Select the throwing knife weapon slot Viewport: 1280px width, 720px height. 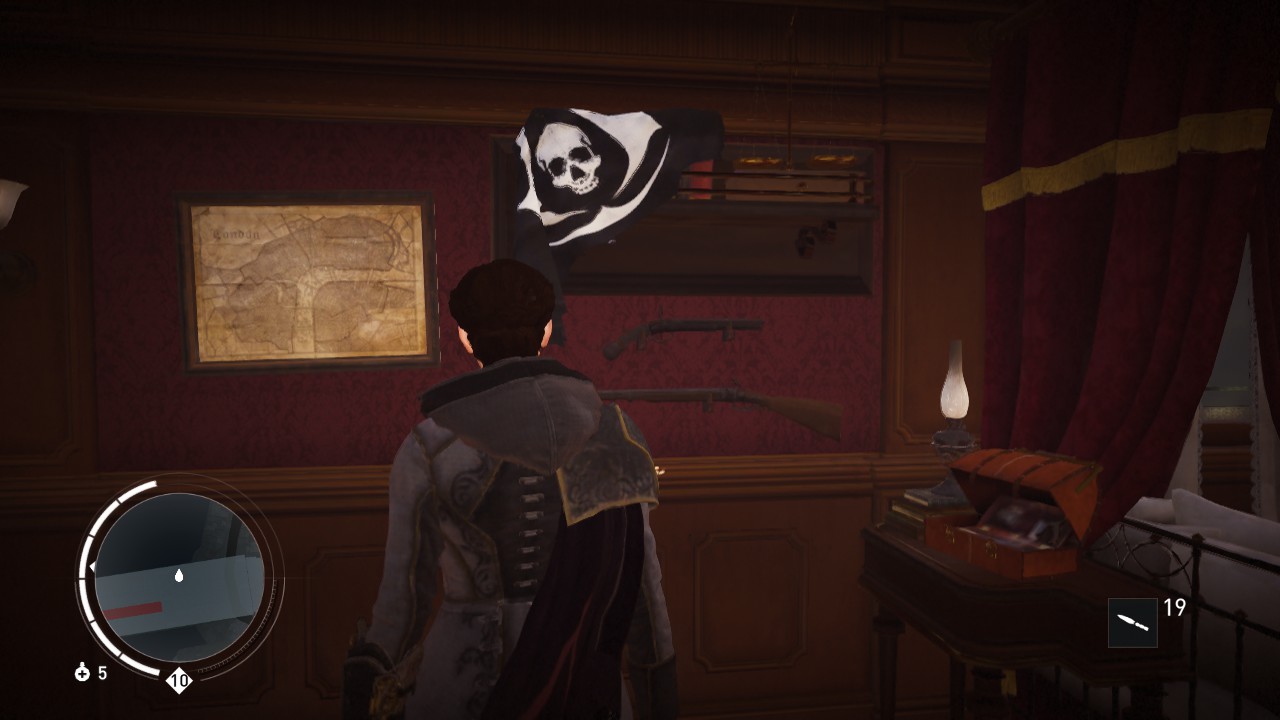tap(1132, 622)
